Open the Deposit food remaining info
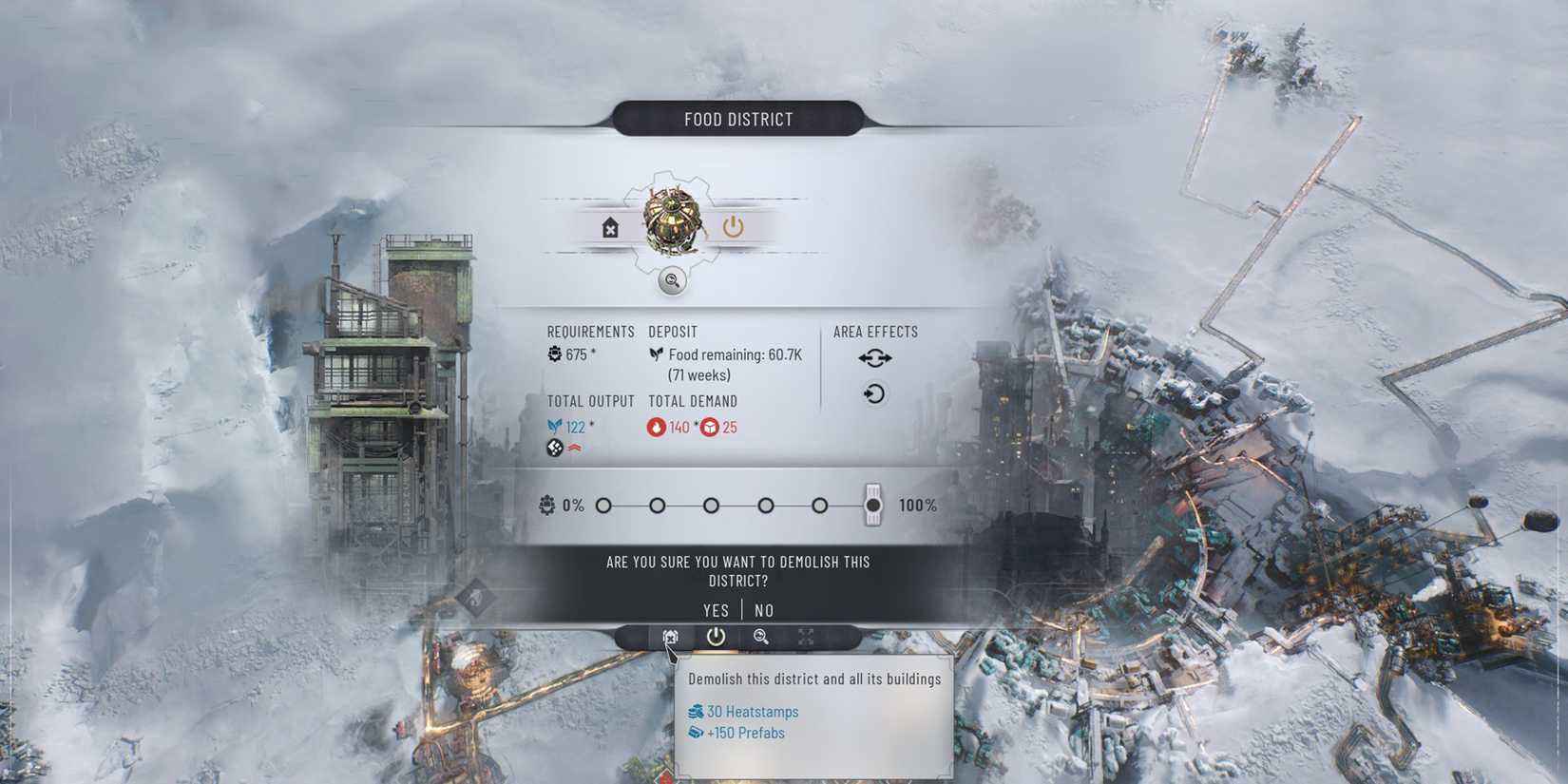Screen dimensions: 1568x784 pyautogui.click(x=725, y=364)
